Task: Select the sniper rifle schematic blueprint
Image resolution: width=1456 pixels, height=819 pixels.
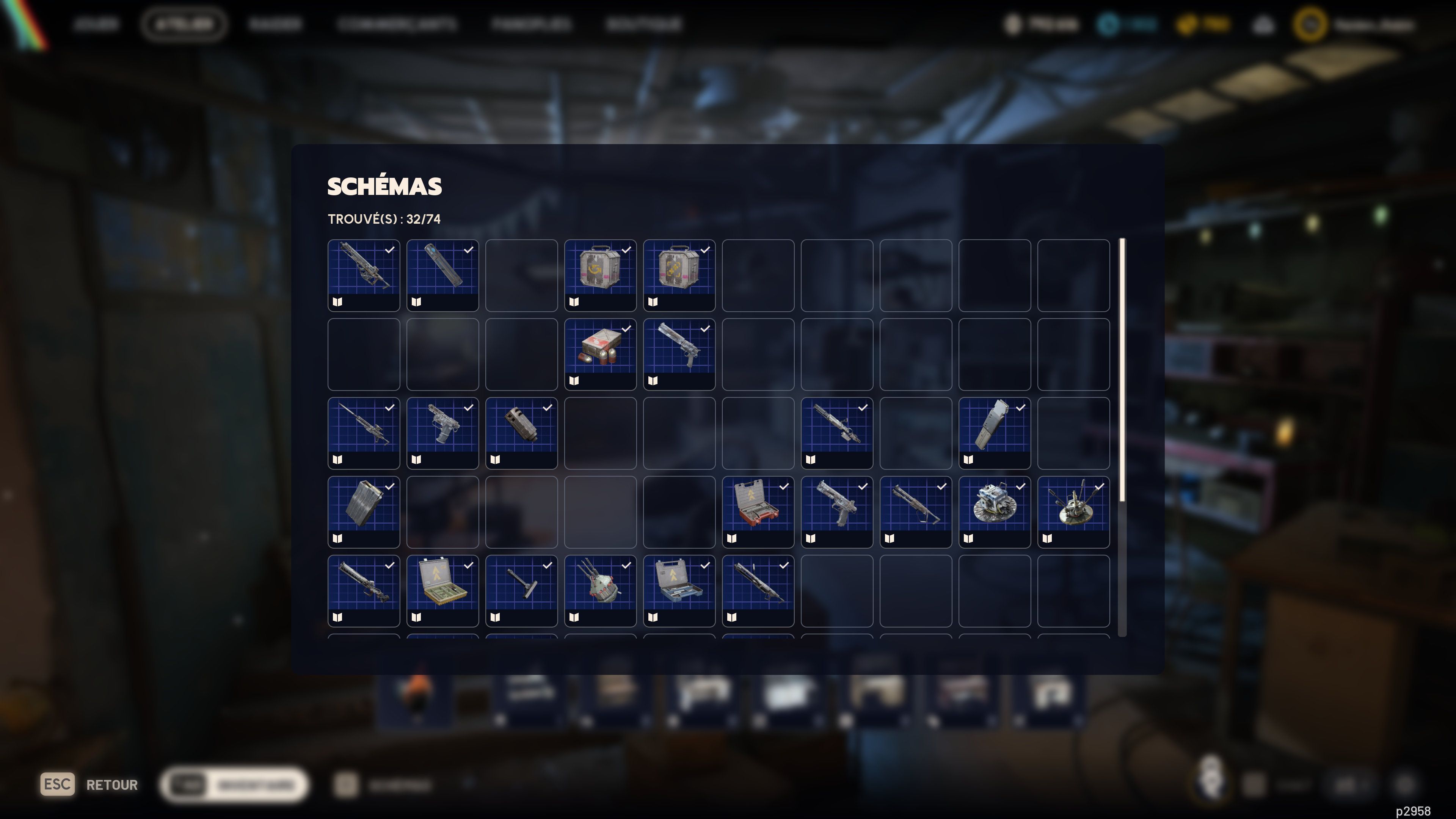Action: point(364,275)
